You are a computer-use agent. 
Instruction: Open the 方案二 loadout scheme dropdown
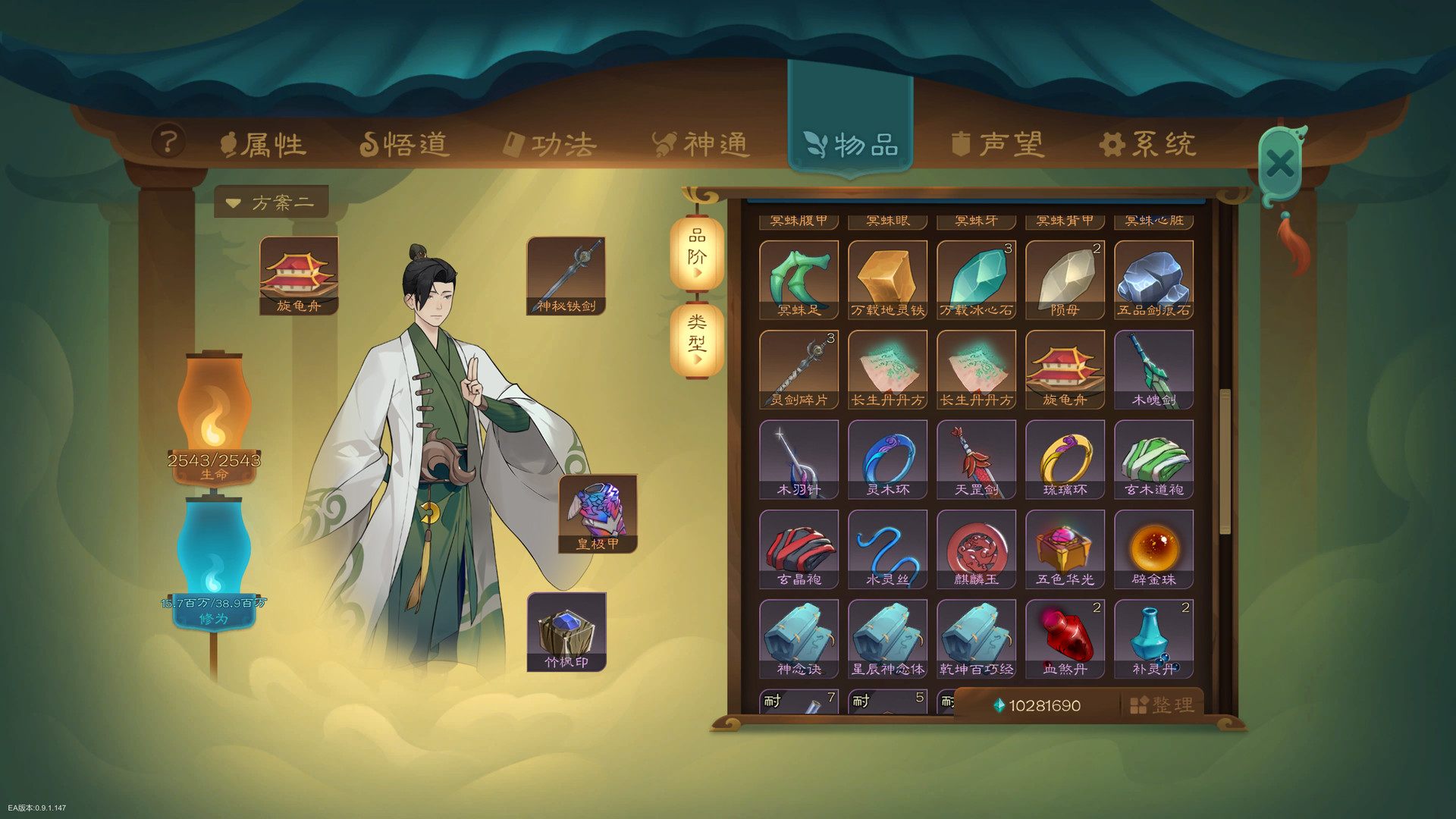[271, 201]
